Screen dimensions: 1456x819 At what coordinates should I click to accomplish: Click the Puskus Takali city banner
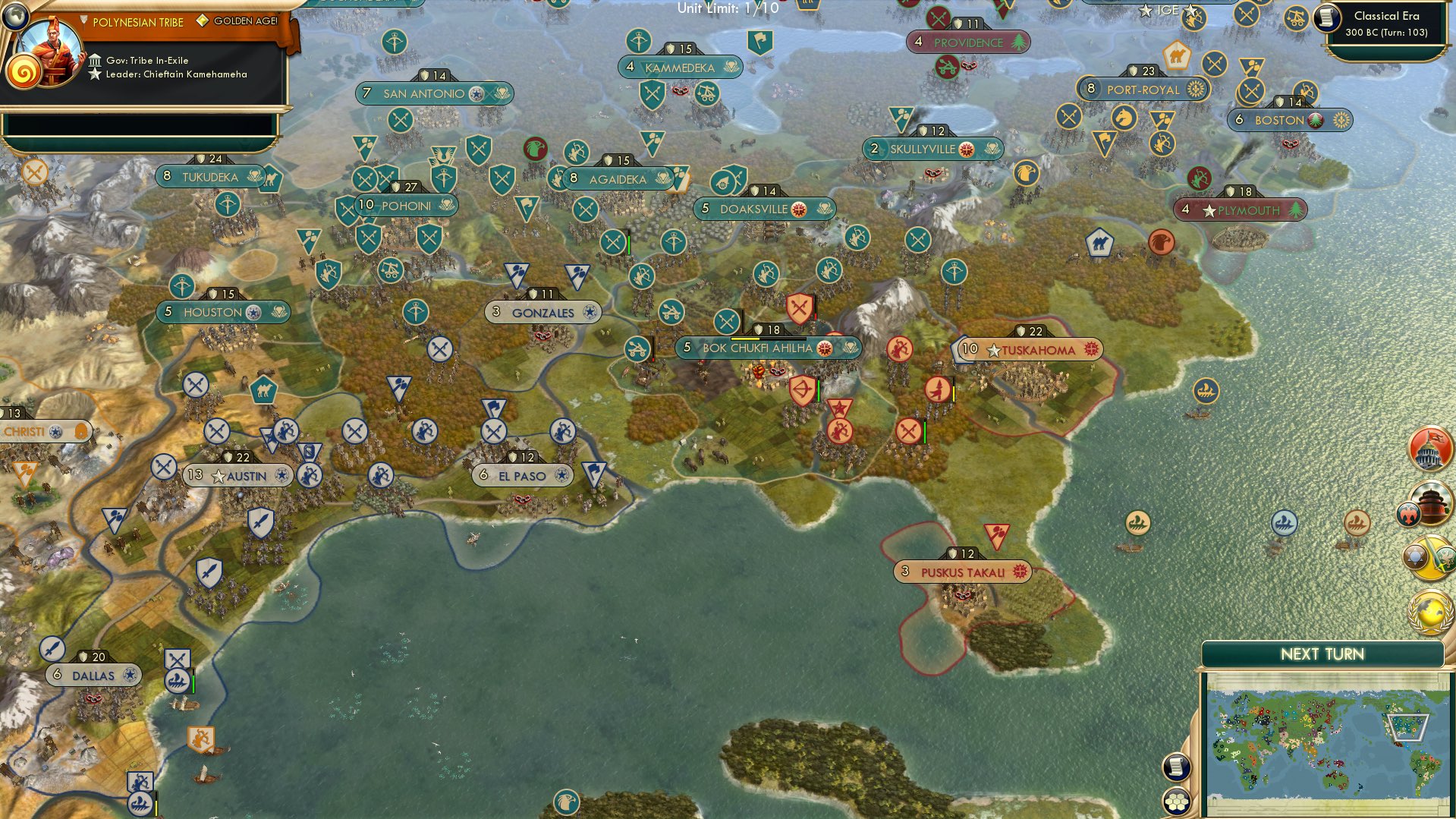[x=962, y=572]
